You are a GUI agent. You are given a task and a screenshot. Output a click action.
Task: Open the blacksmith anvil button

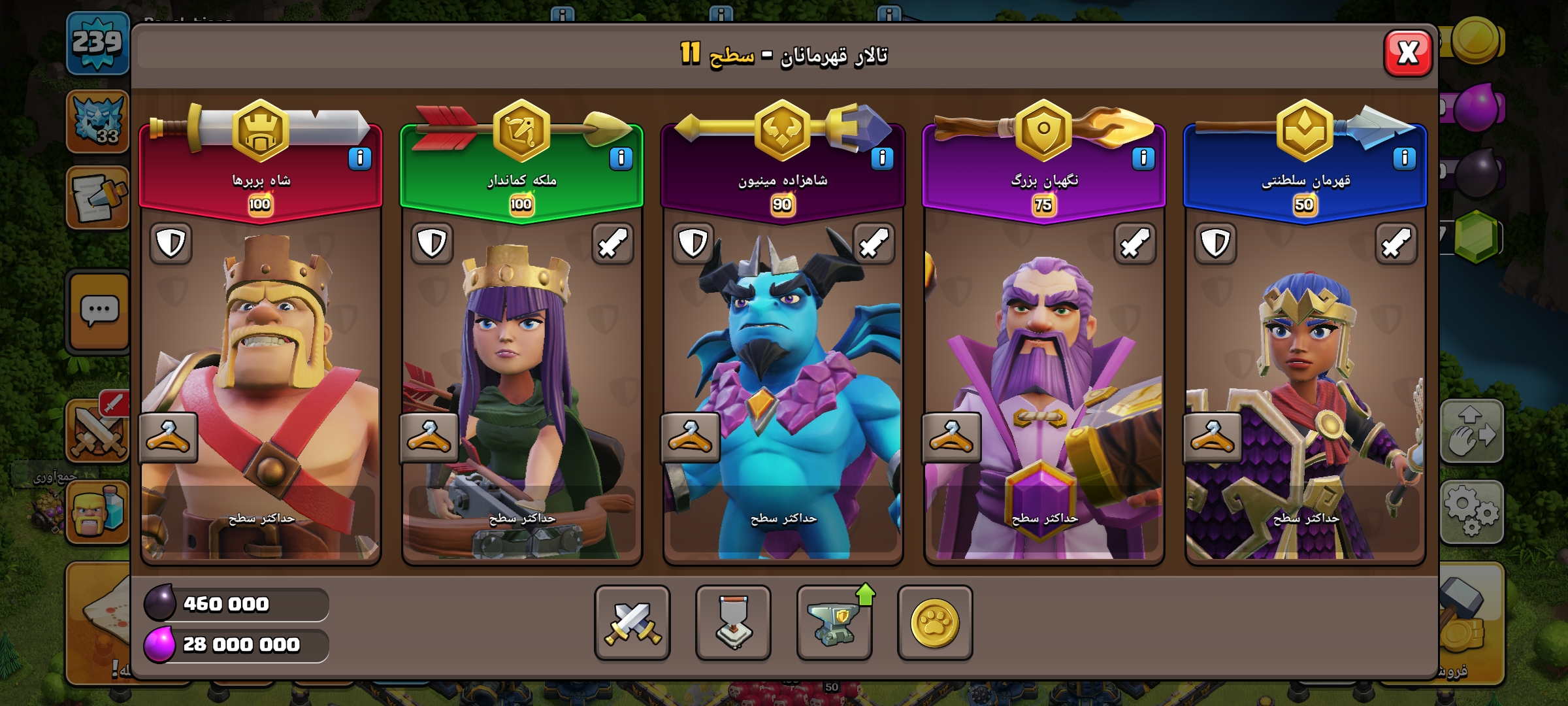(834, 622)
